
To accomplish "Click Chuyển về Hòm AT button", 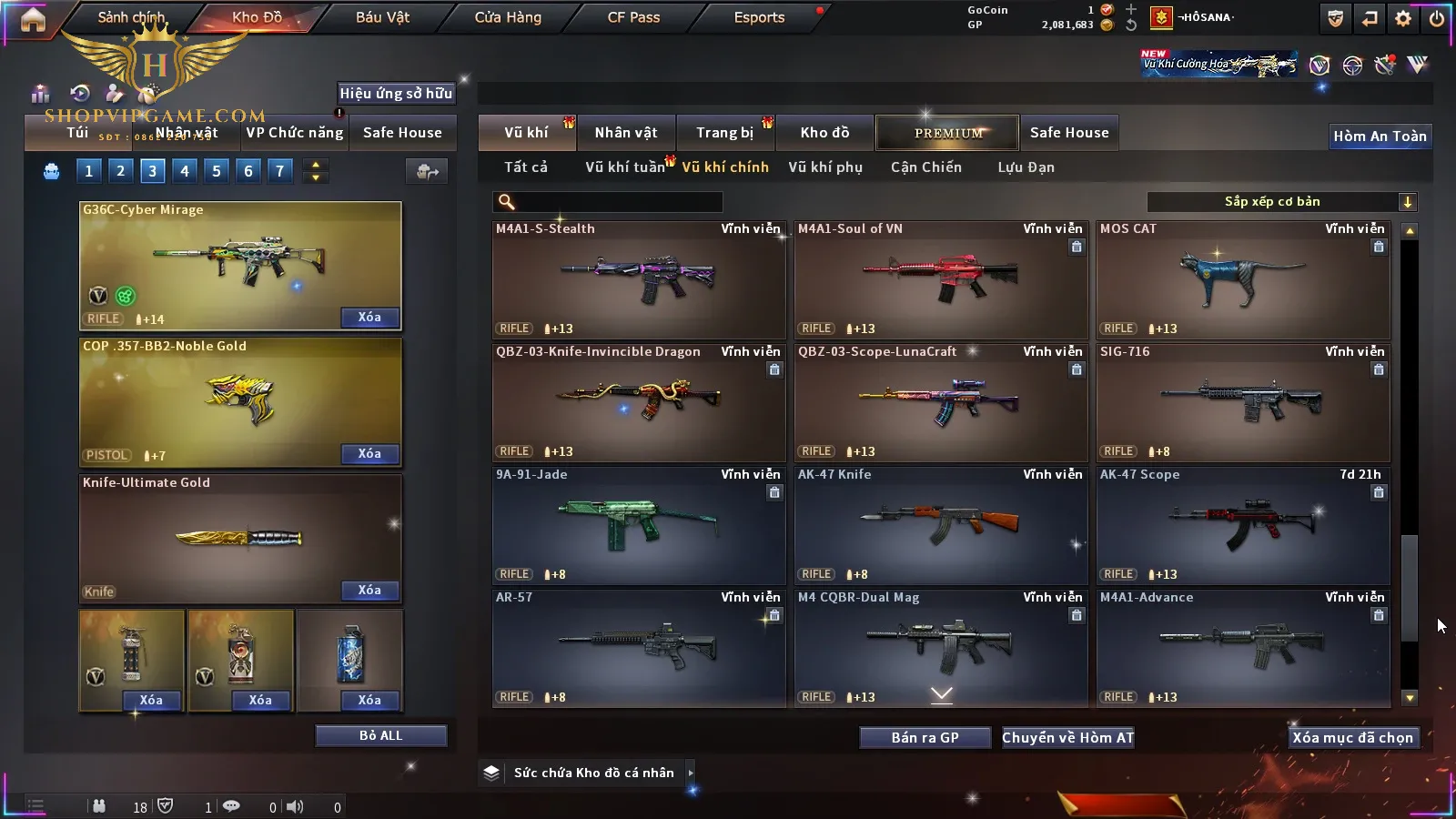I will pyautogui.click(x=1068, y=738).
